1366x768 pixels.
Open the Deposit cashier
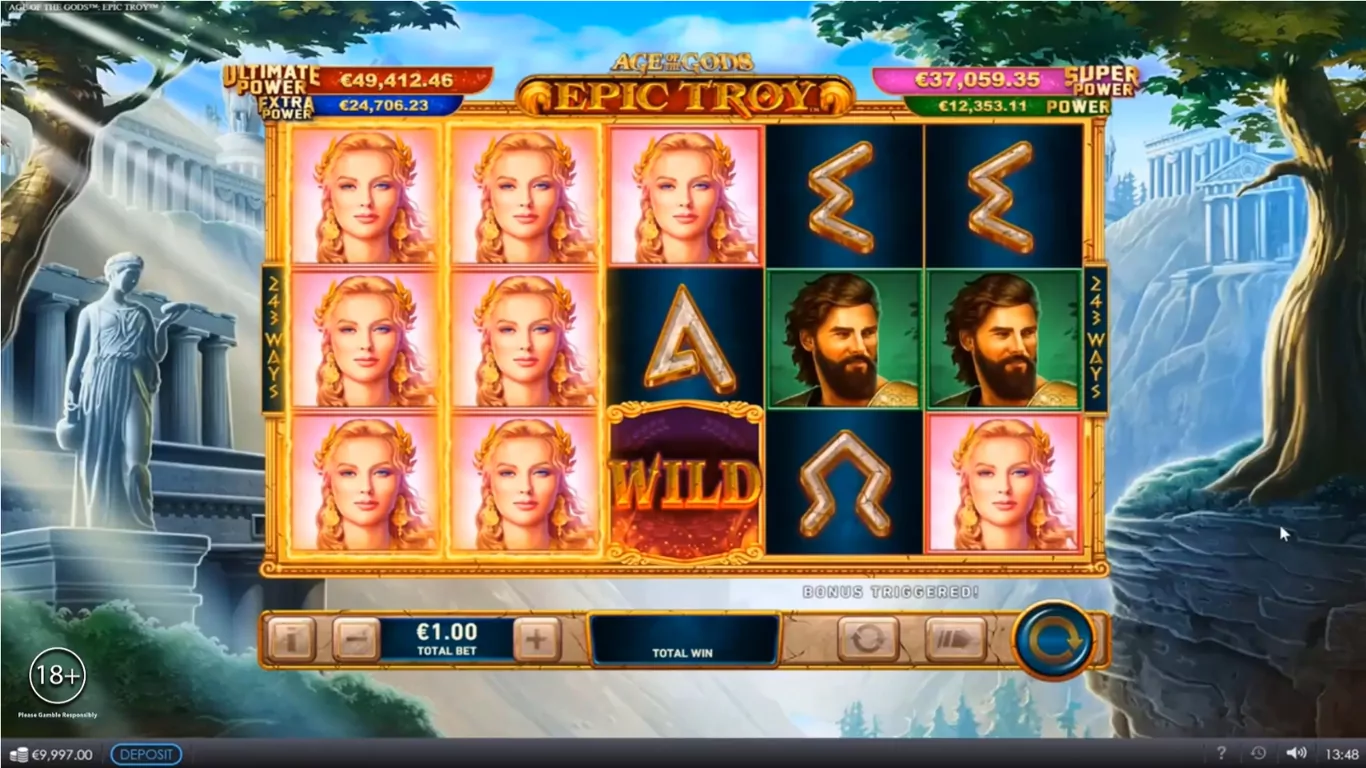[x=146, y=755]
